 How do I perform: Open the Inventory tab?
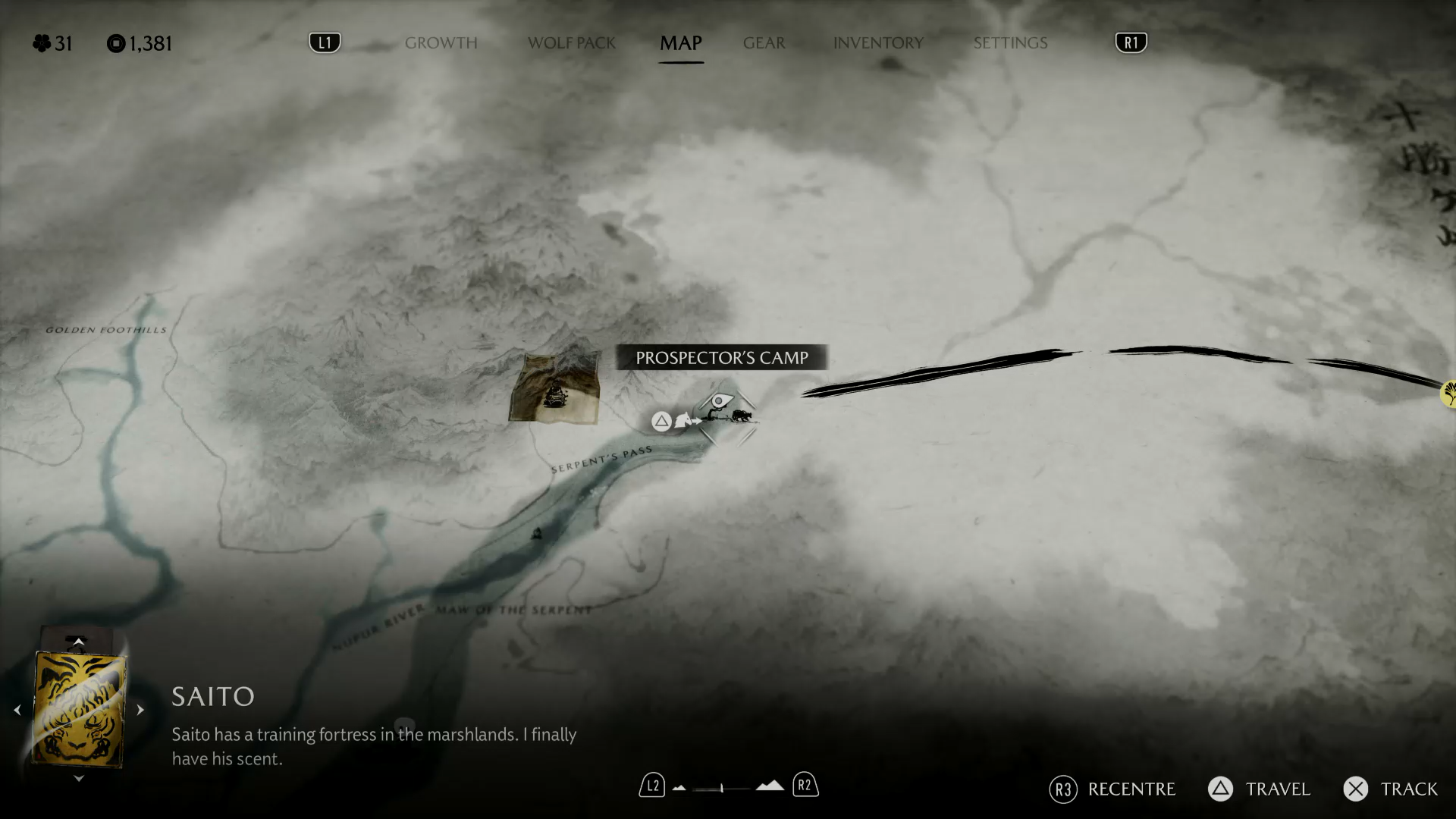(x=878, y=43)
